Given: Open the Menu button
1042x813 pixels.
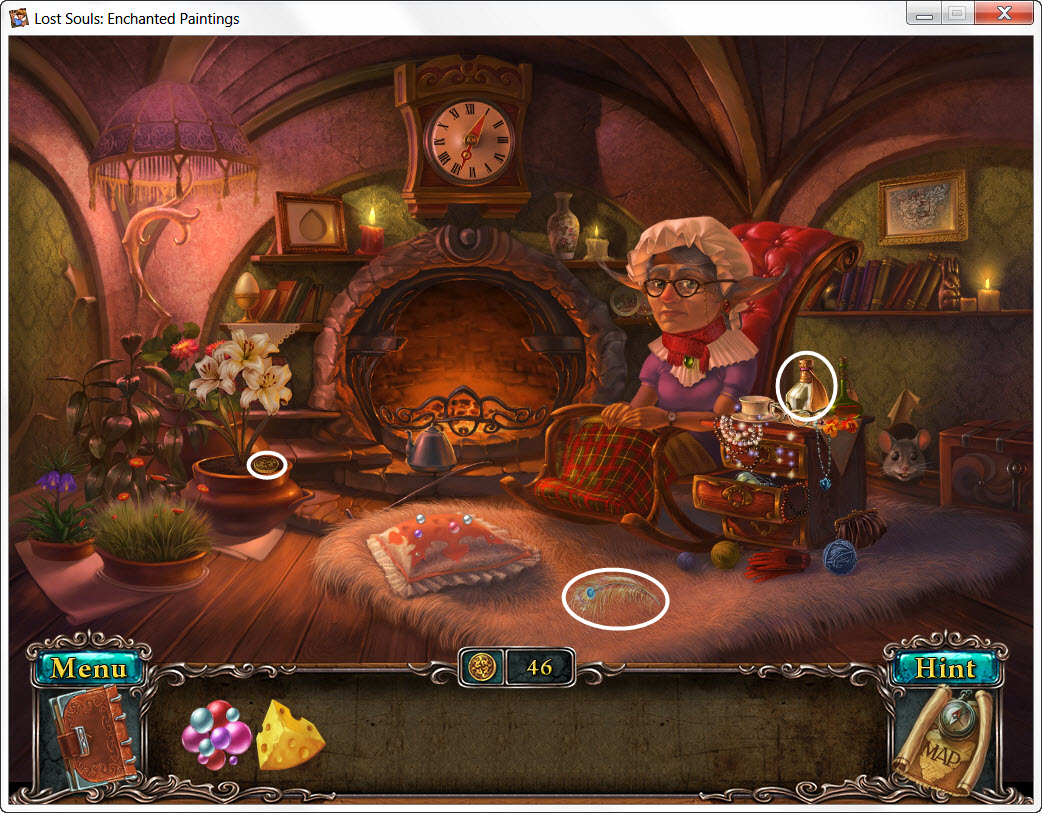Looking at the screenshot, I should coord(89,667).
